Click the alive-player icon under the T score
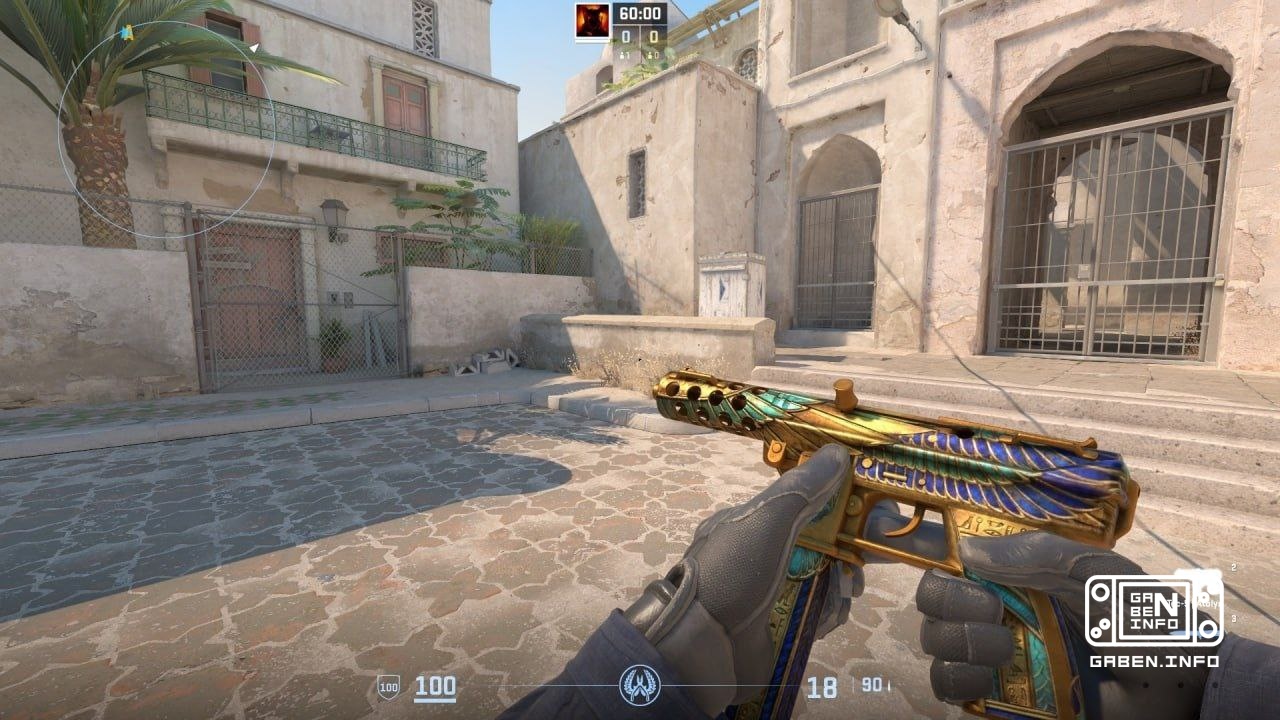 click(x=650, y=55)
